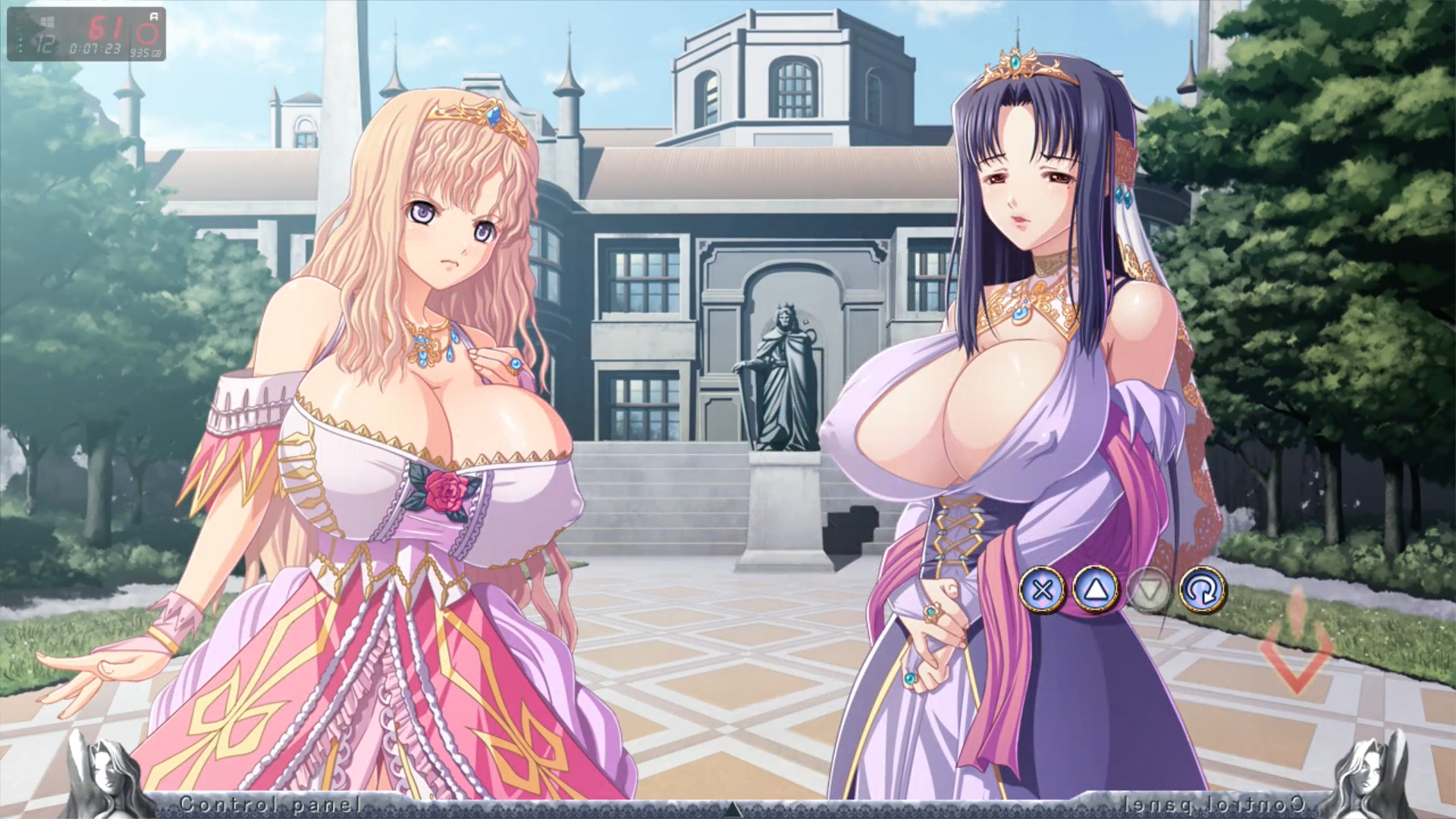Click the red downward advance arrow
This screenshot has height=819, width=1456.
1297,643
